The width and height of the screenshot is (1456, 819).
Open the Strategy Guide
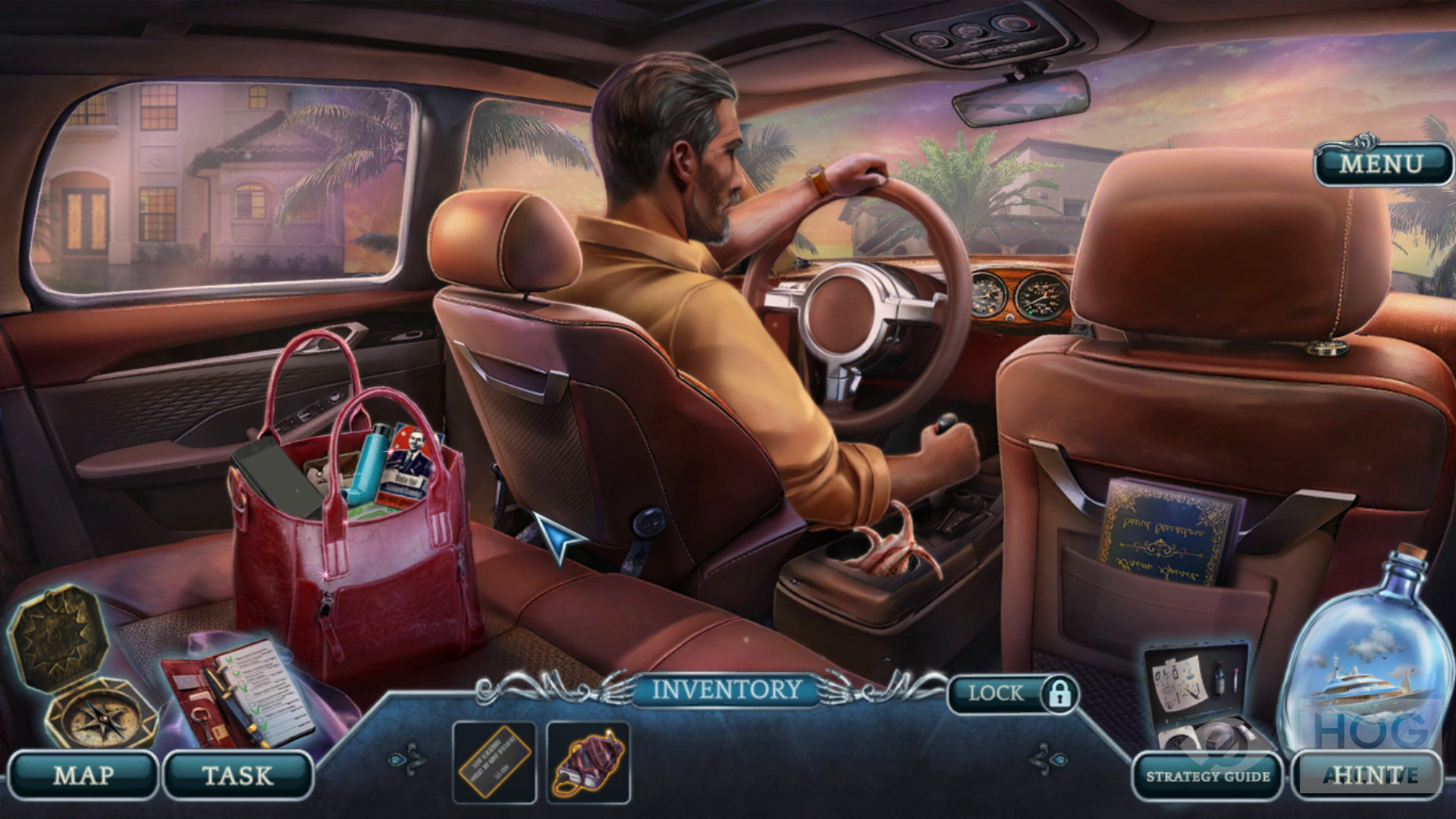tap(1207, 777)
